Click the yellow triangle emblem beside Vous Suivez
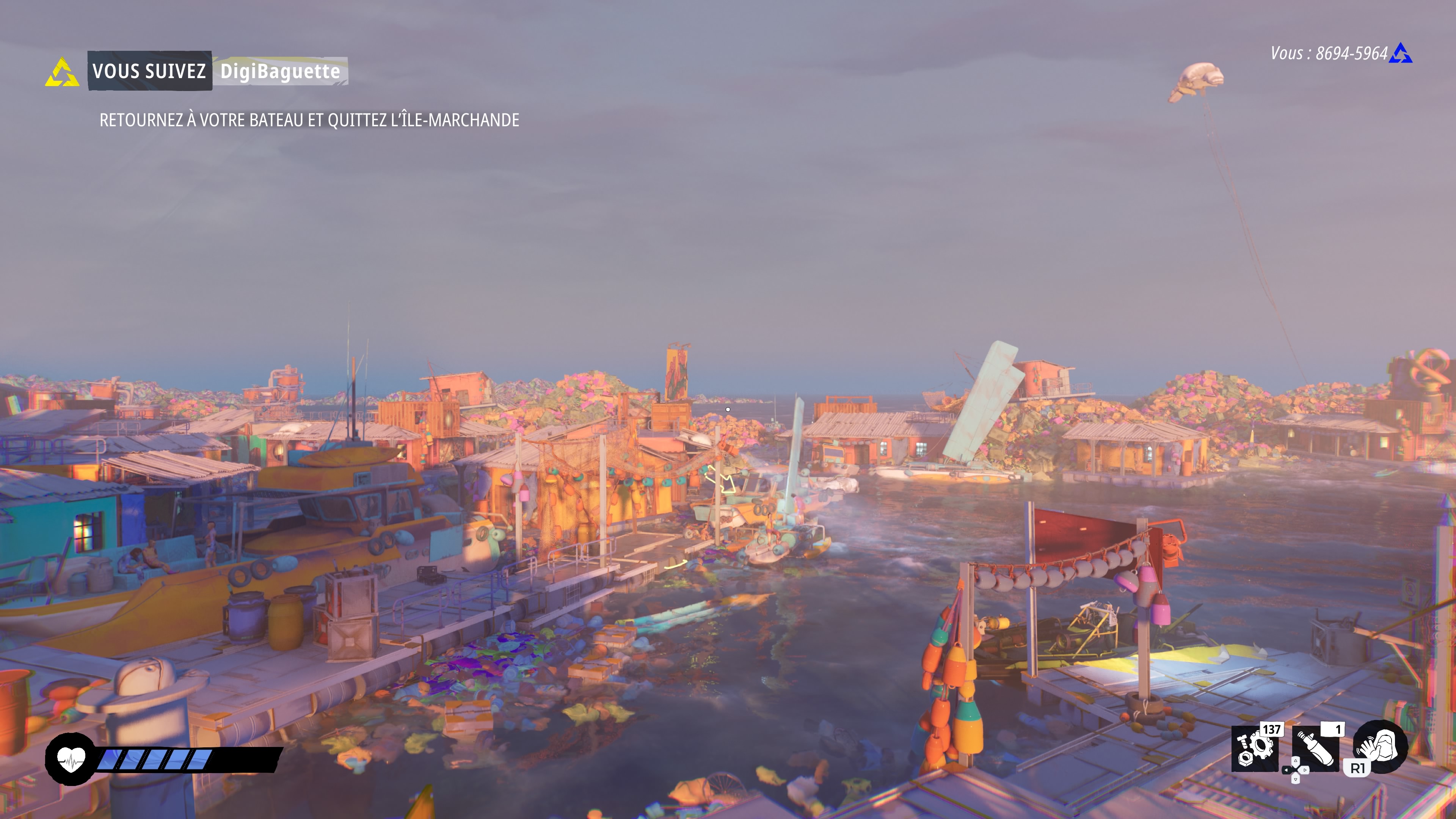 (61, 72)
